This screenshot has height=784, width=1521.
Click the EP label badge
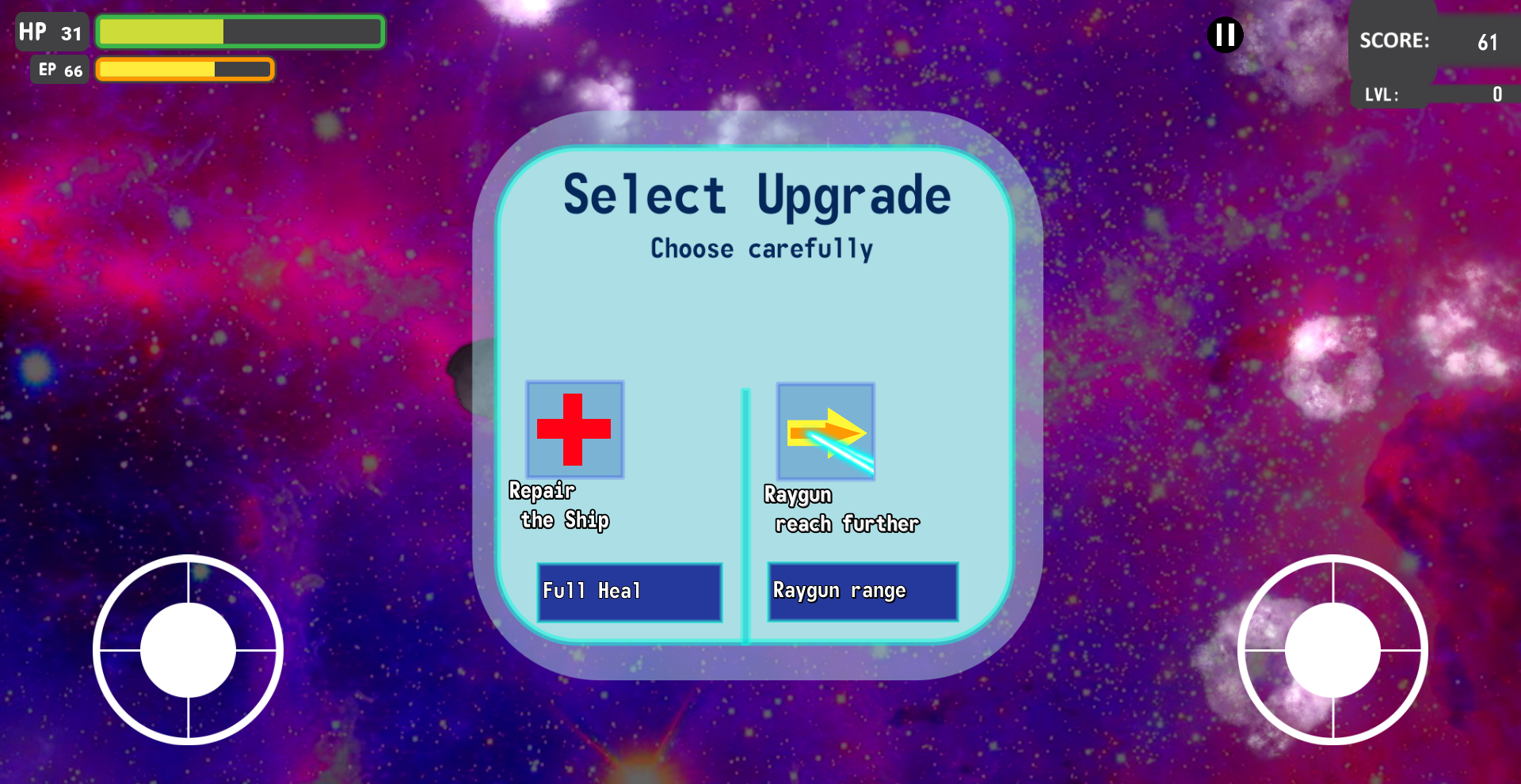coord(58,70)
